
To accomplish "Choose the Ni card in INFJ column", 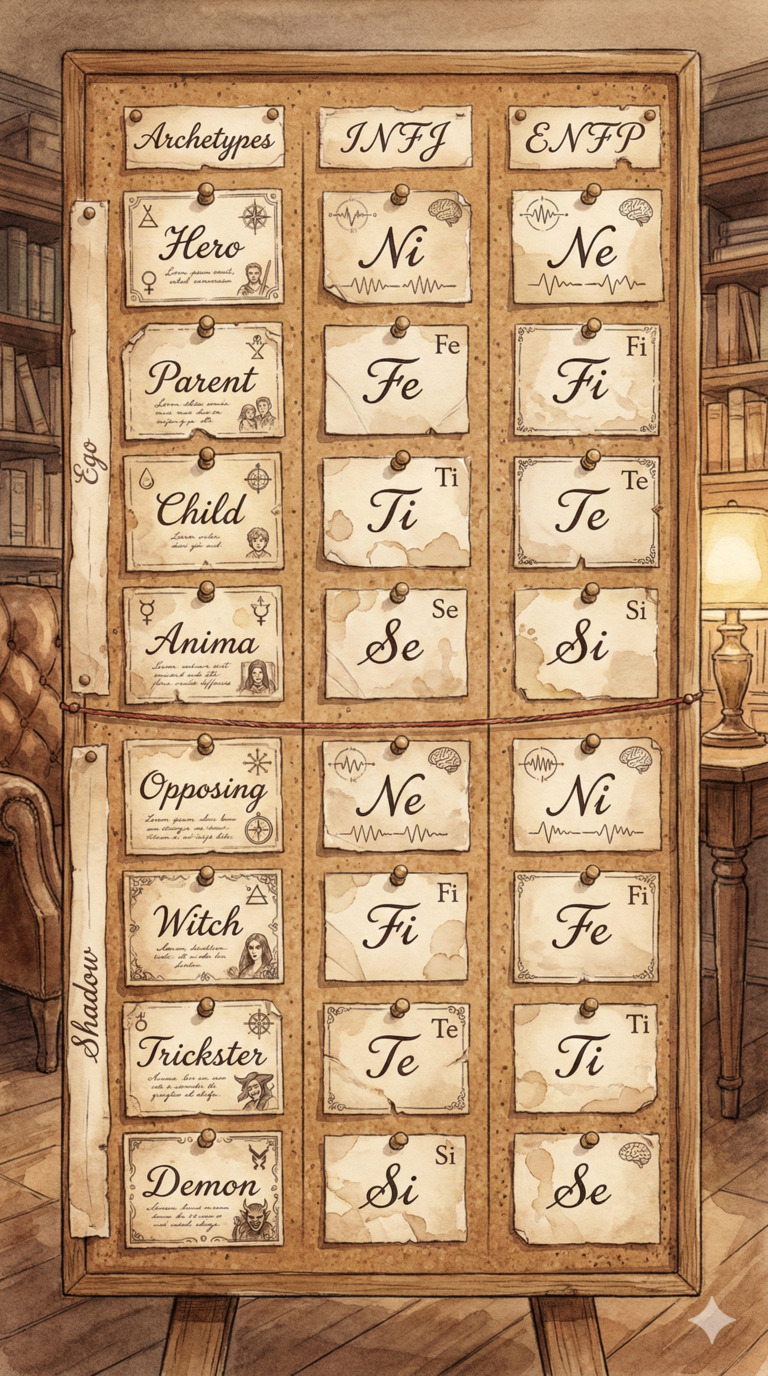I will [x=397, y=247].
